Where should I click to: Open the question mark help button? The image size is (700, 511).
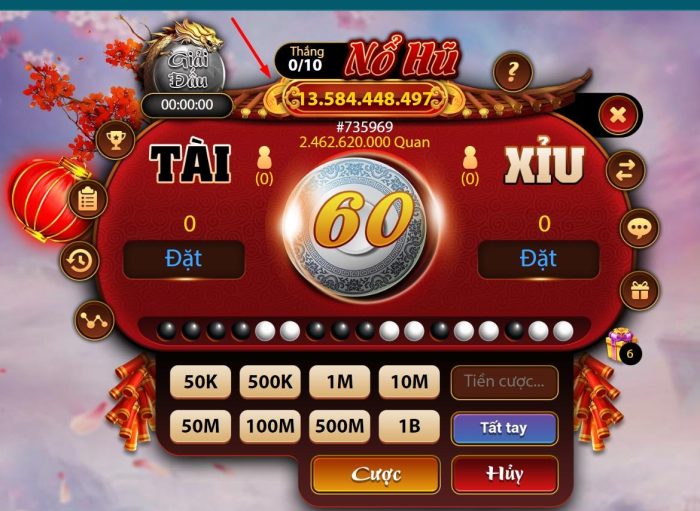point(513,72)
